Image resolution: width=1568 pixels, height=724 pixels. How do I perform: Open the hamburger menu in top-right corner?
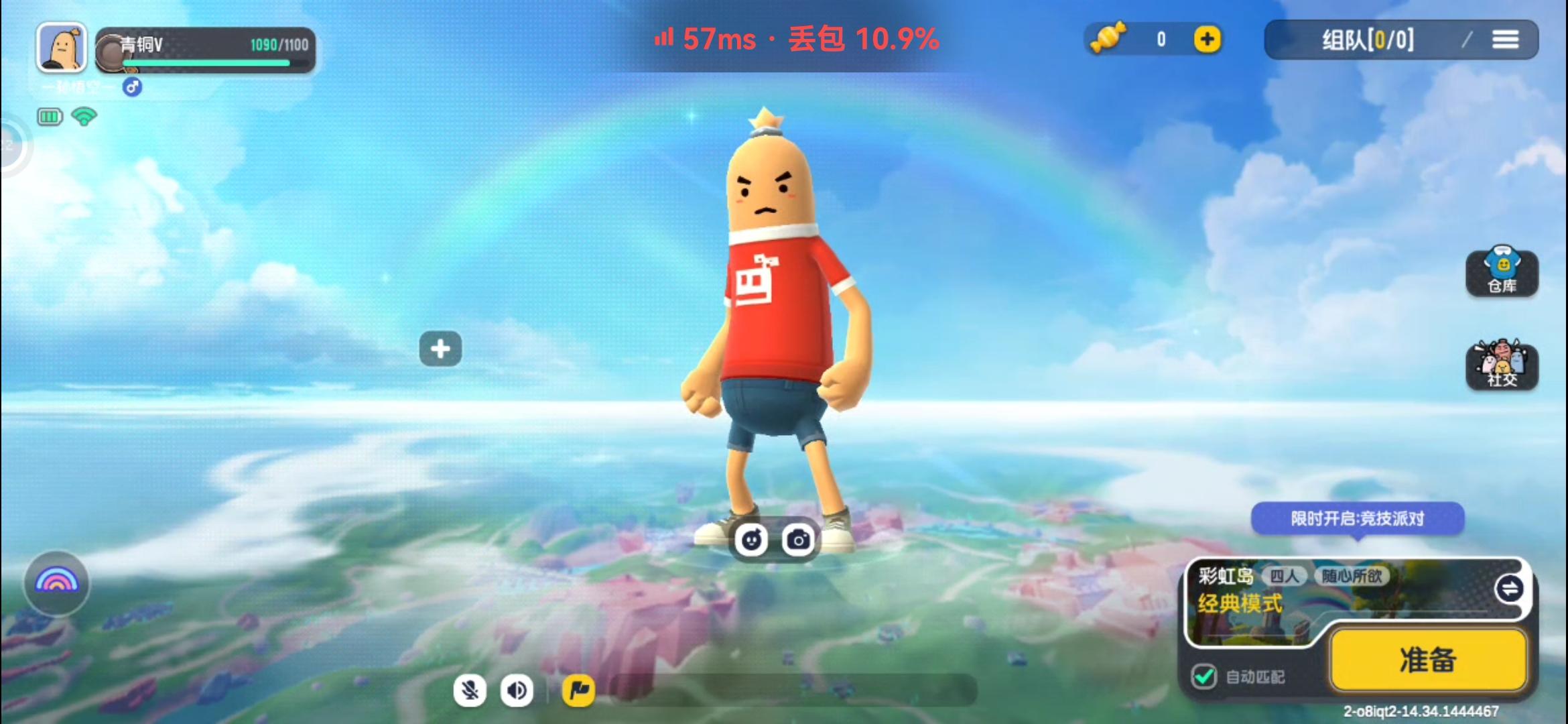point(1506,39)
